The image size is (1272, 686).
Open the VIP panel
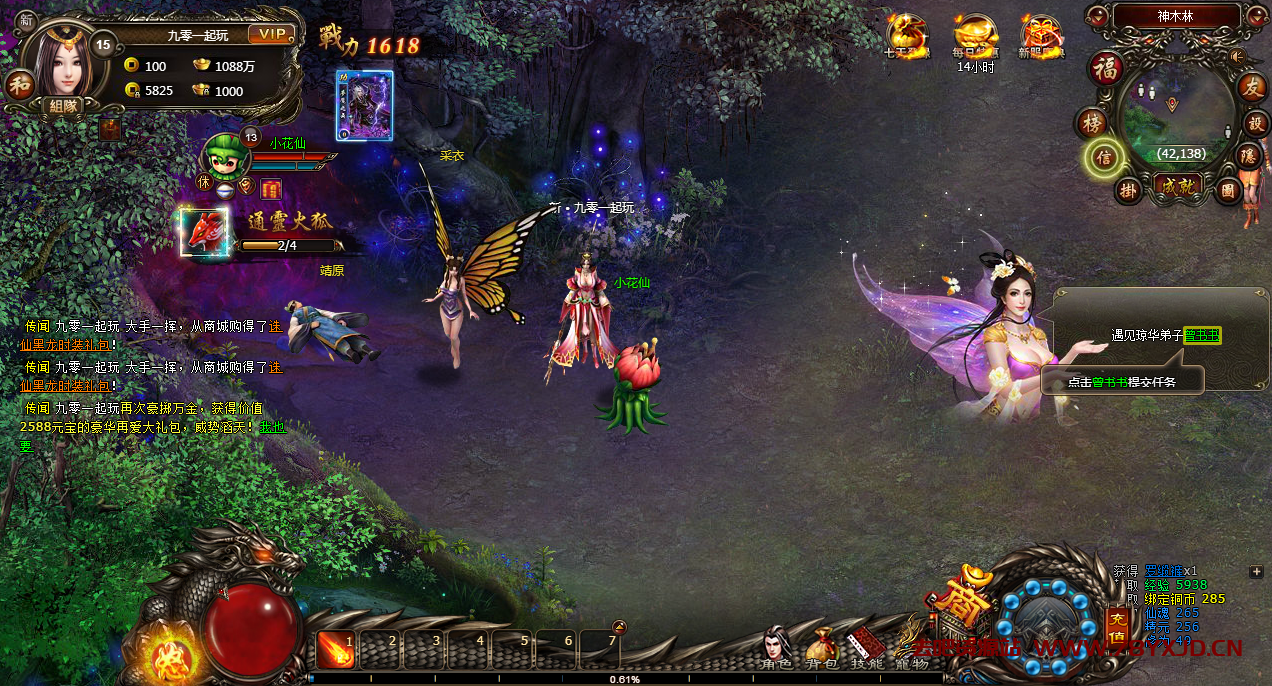[272, 34]
